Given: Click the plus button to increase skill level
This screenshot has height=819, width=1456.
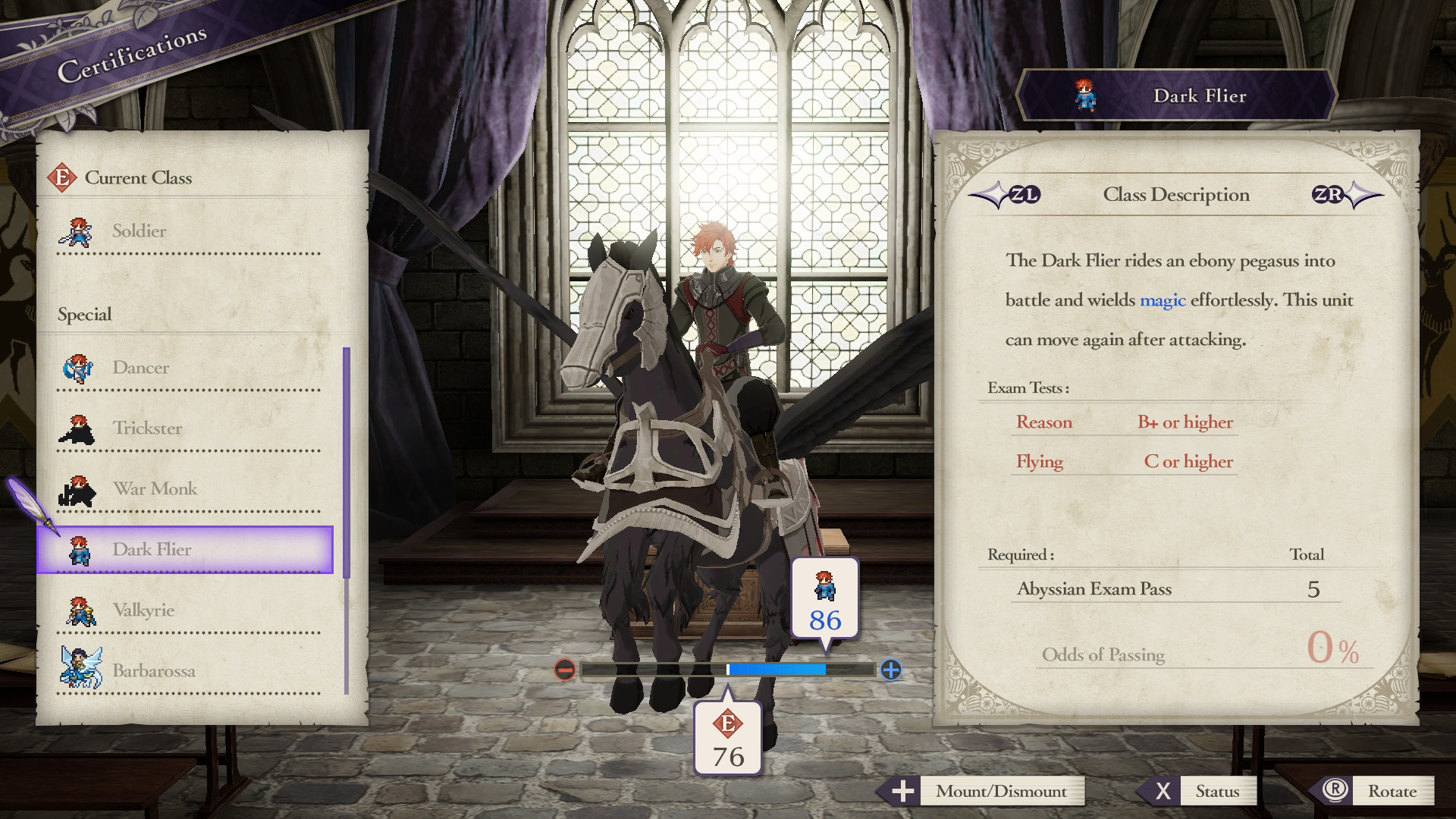Looking at the screenshot, I should pyautogui.click(x=890, y=670).
